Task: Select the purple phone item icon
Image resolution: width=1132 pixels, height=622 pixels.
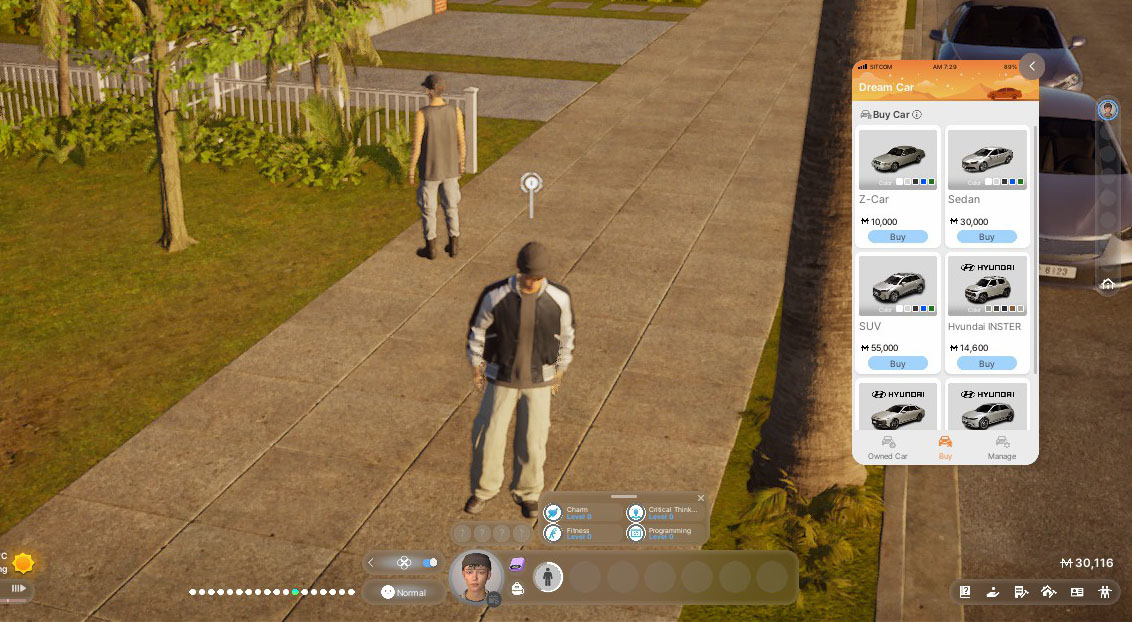Action: tap(517, 565)
